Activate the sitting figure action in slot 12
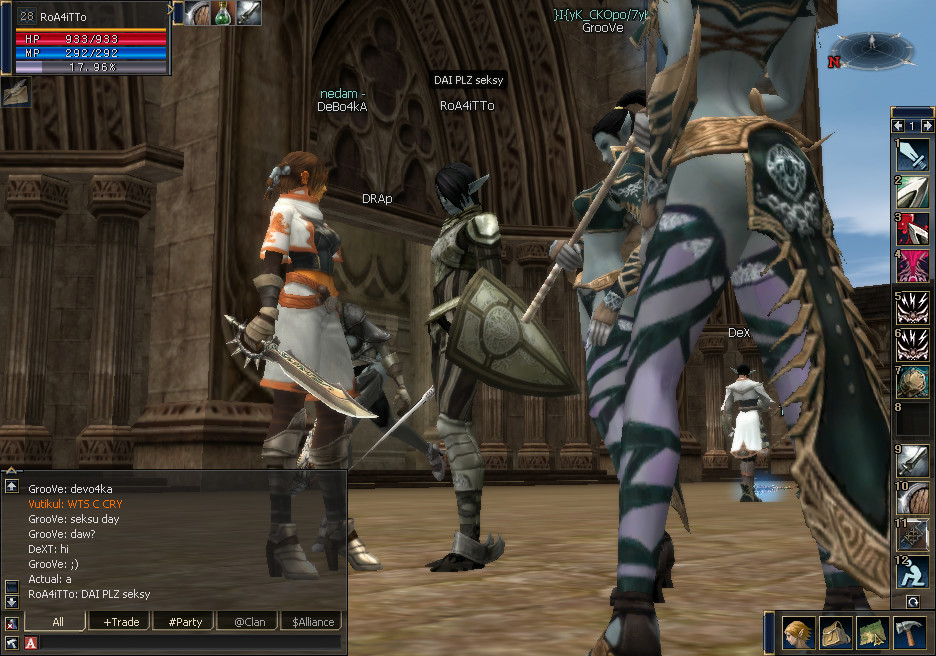The height and width of the screenshot is (656, 936). (x=912, y=572)
